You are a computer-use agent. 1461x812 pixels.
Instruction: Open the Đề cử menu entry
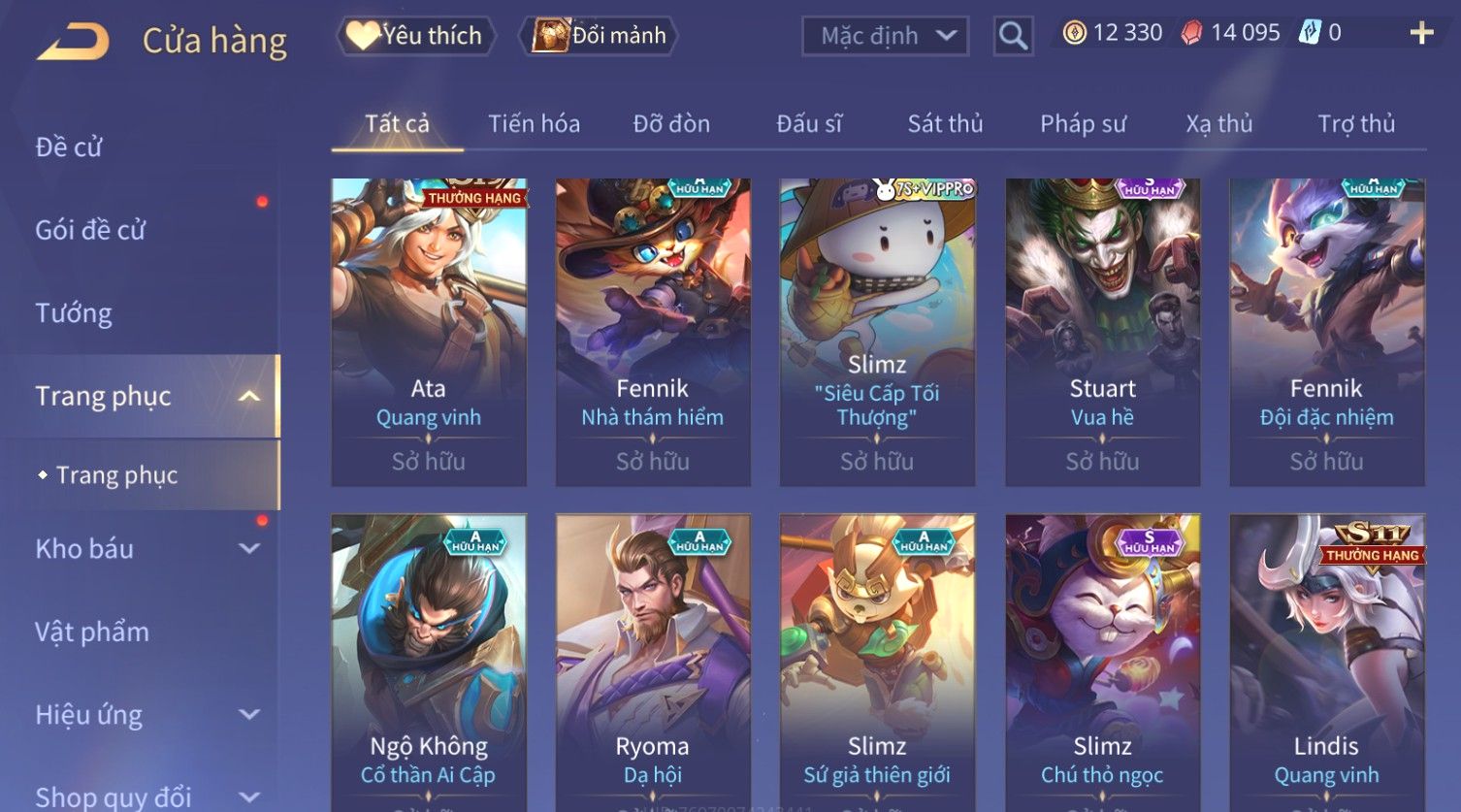(69, 147)
